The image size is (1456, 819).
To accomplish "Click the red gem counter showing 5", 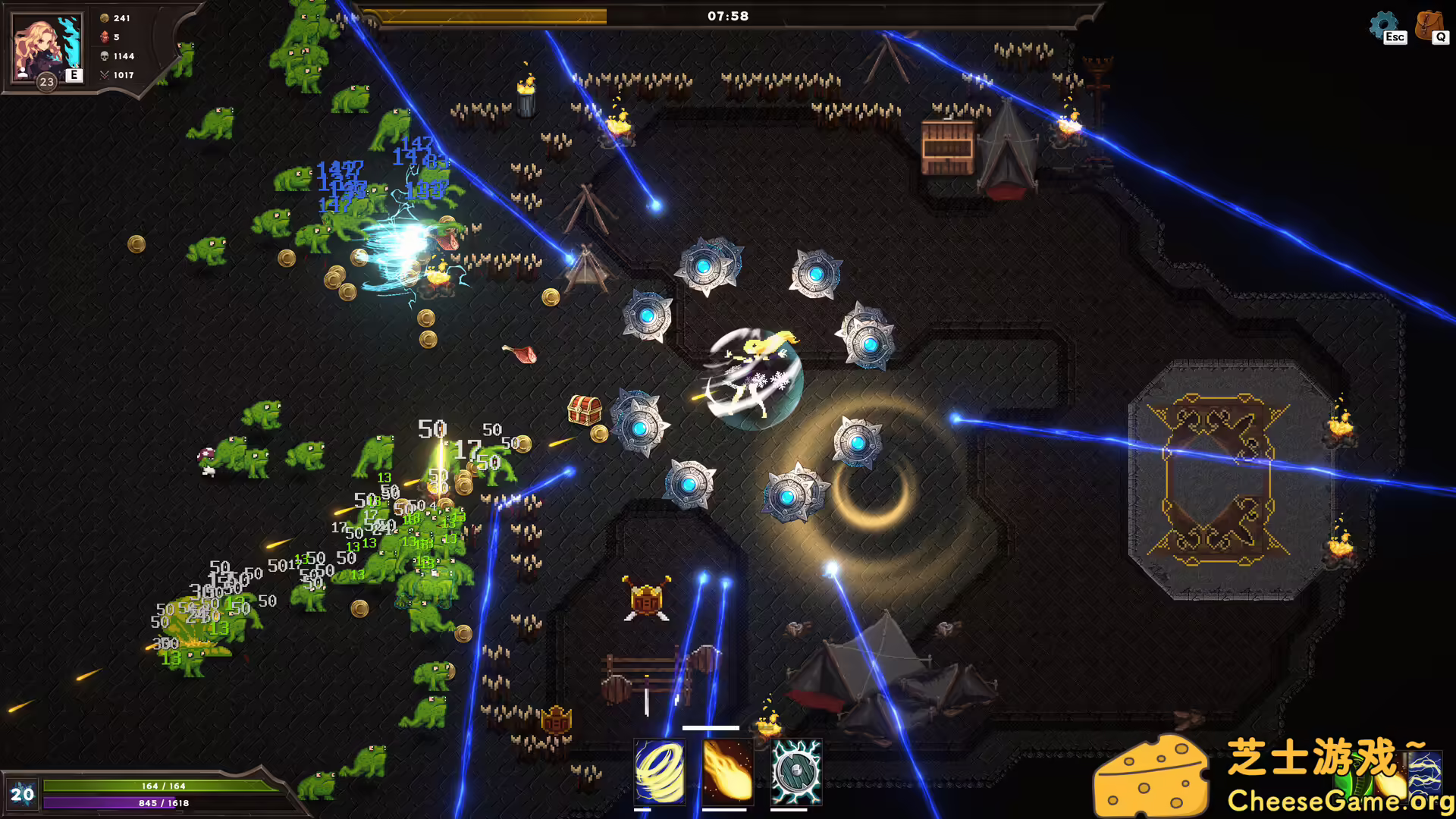I will (x=112, y=36).
